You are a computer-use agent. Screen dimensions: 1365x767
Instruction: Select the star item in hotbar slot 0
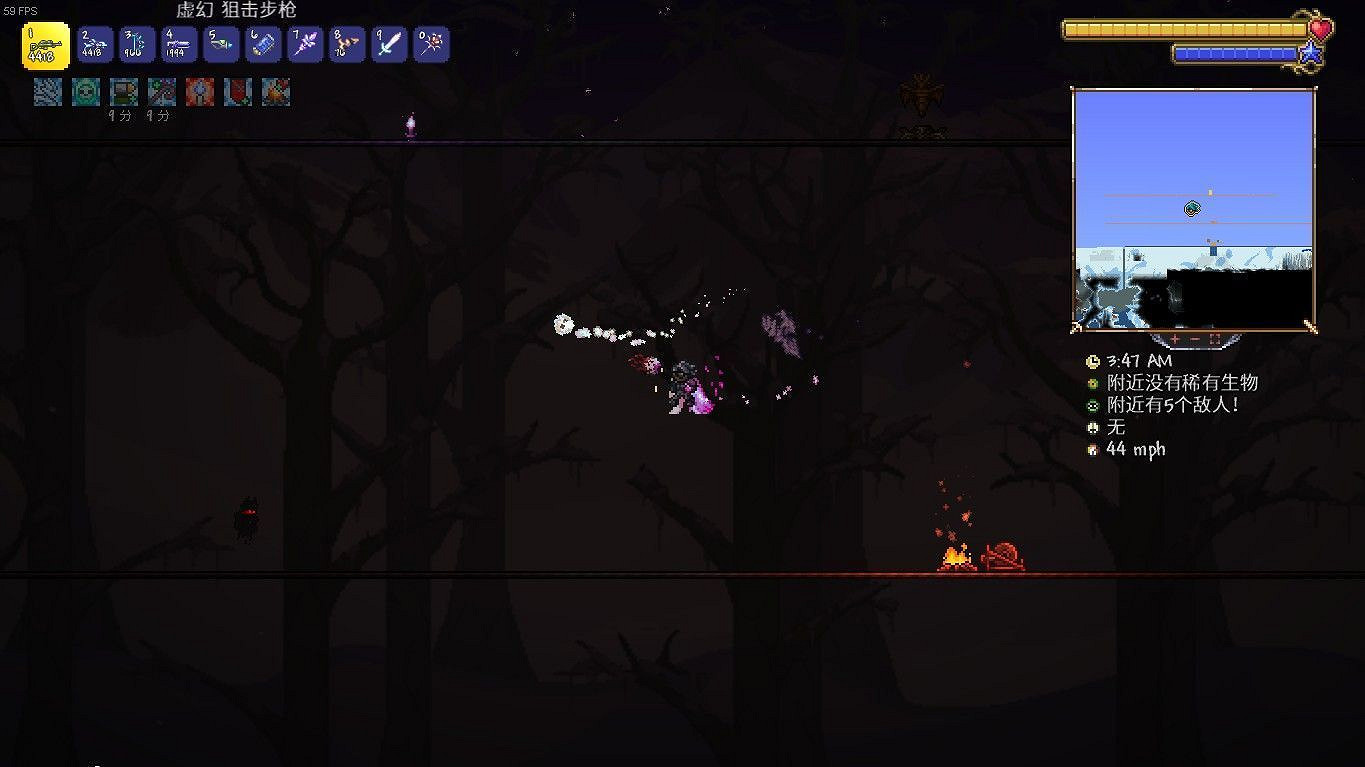431,44
